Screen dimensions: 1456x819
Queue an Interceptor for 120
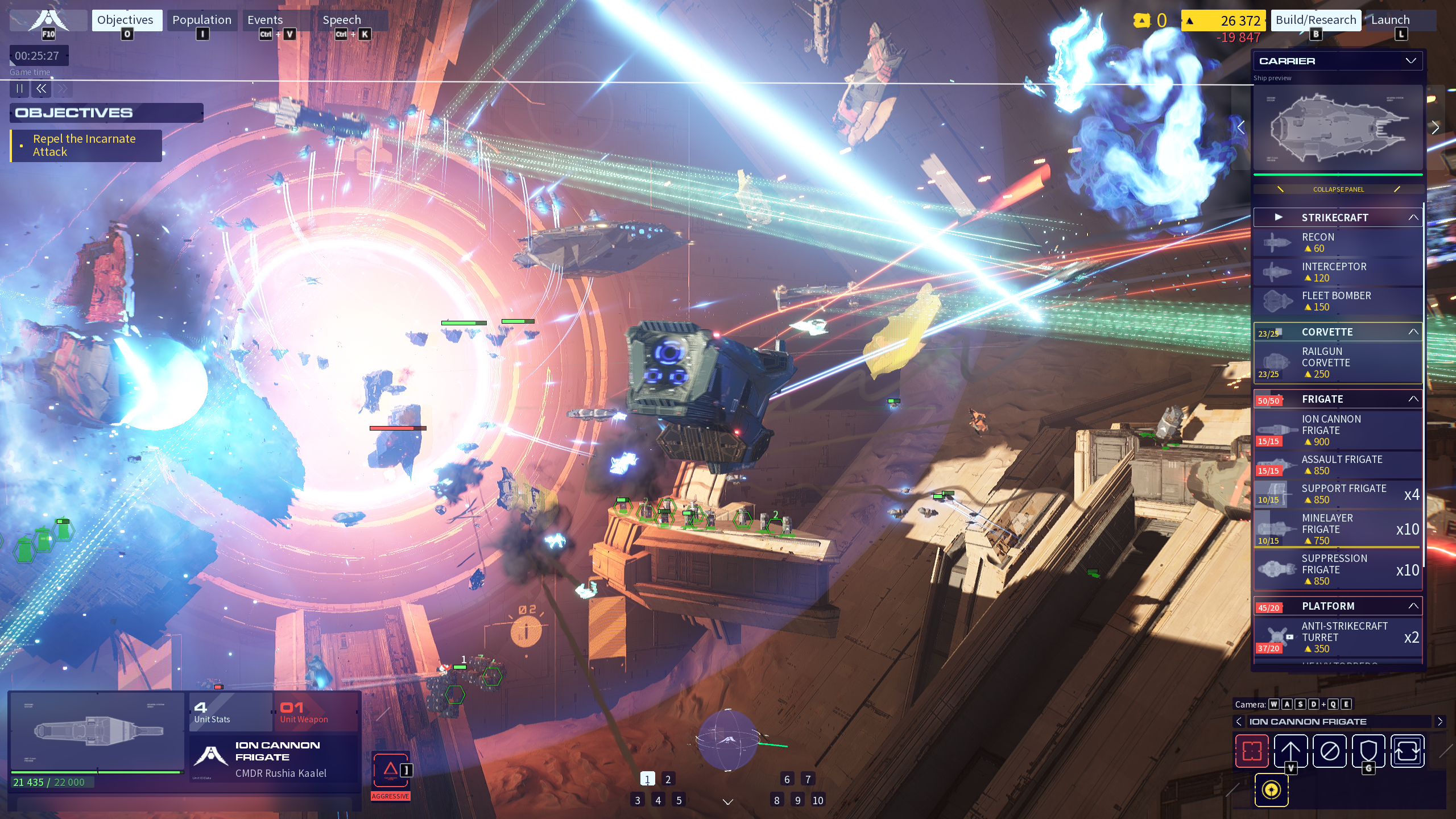[x=1337, y=272]
